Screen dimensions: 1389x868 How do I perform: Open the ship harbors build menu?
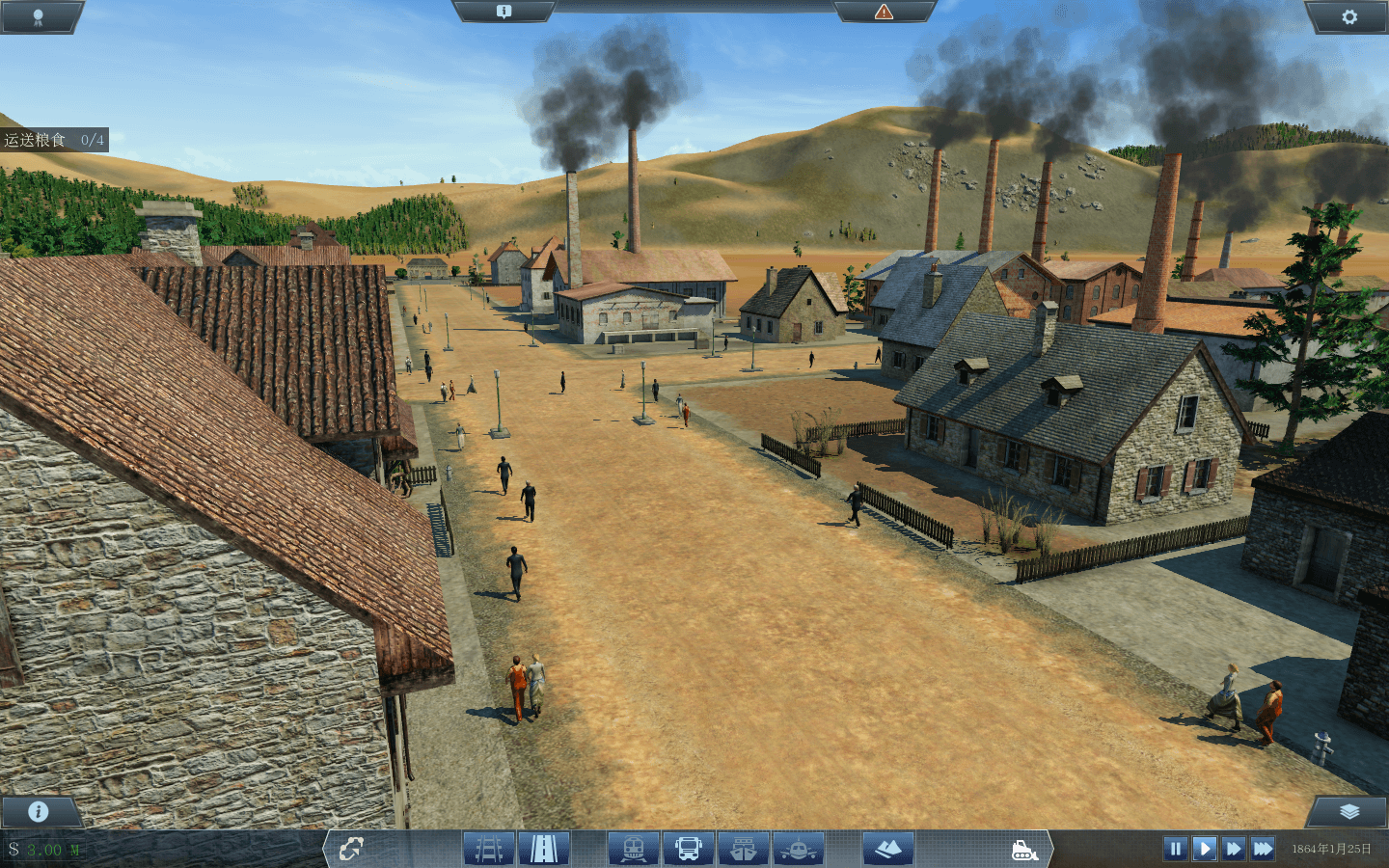[744, 849]
